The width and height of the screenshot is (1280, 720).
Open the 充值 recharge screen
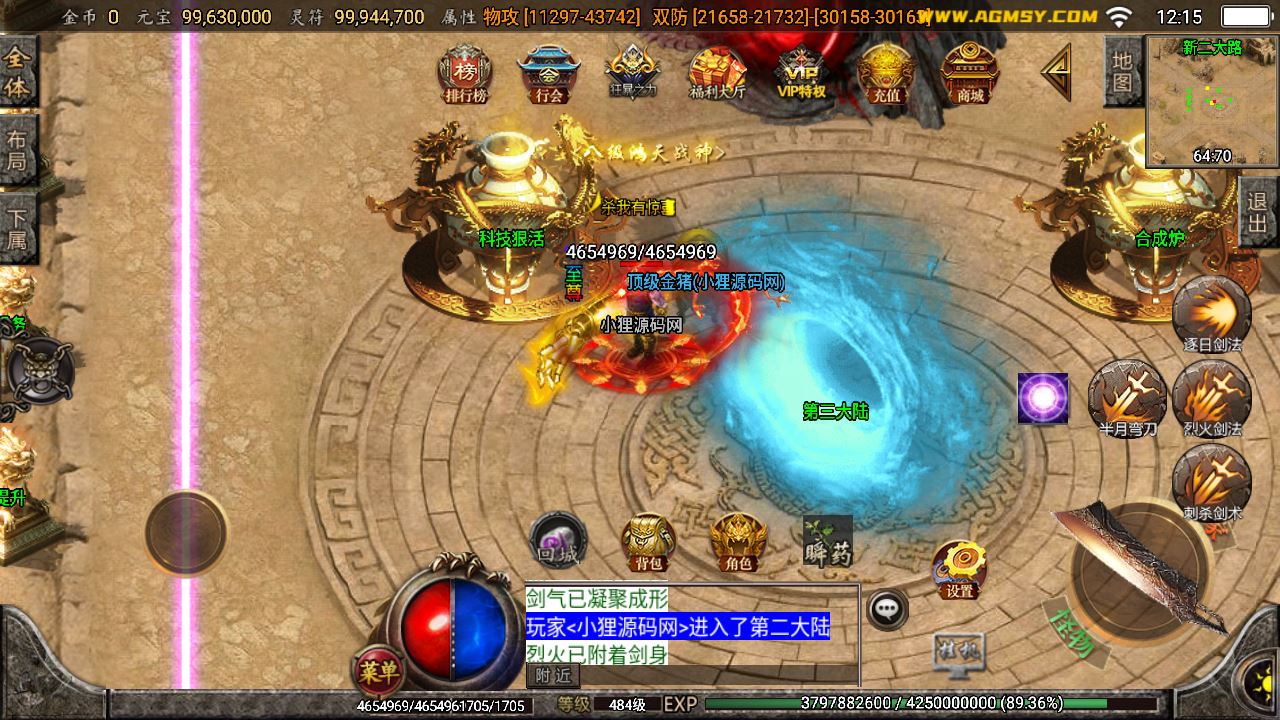[x=886, y=74]
